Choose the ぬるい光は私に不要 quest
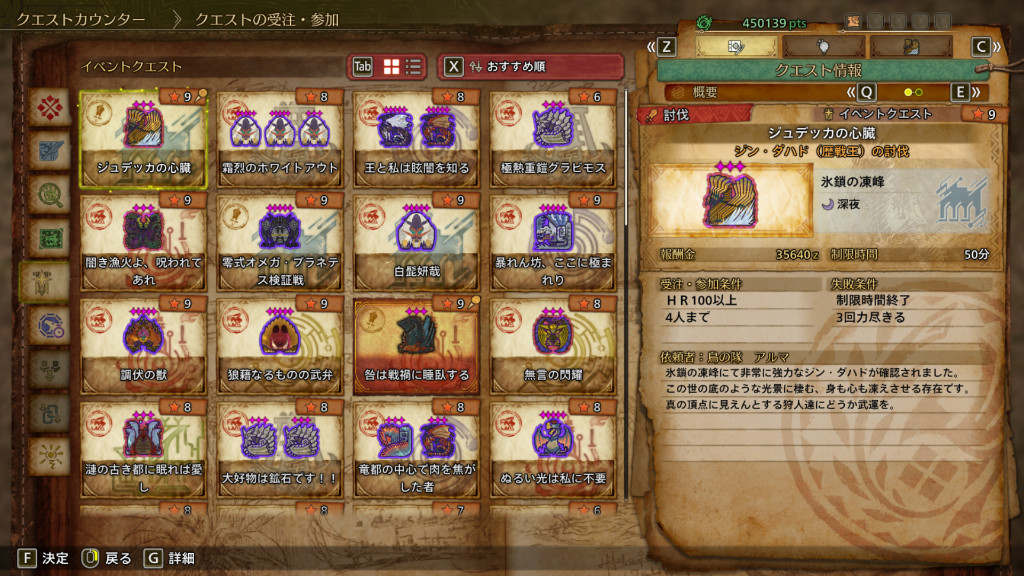 [552, 449]
